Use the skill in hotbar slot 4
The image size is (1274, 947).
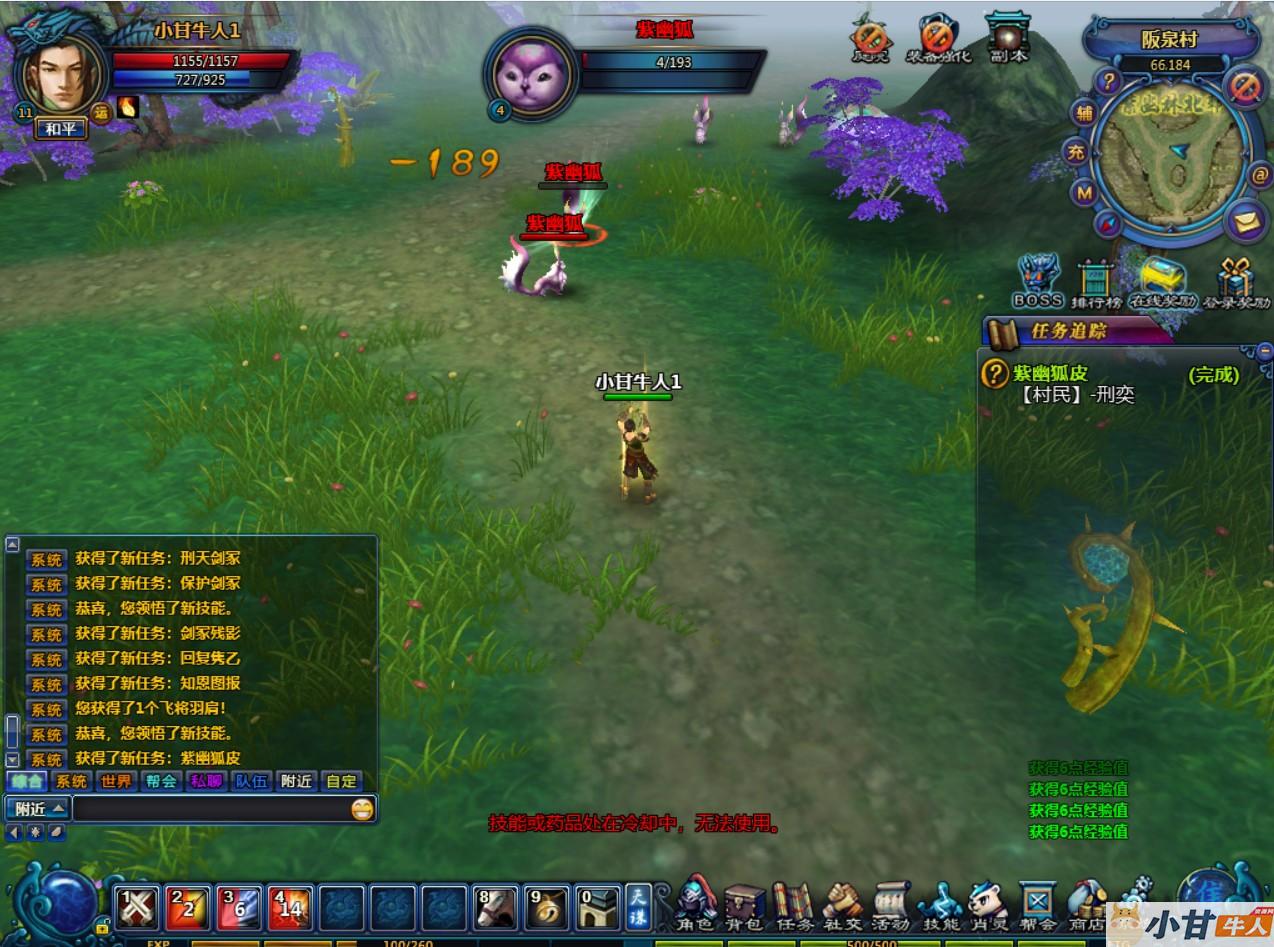click(290, 907)
